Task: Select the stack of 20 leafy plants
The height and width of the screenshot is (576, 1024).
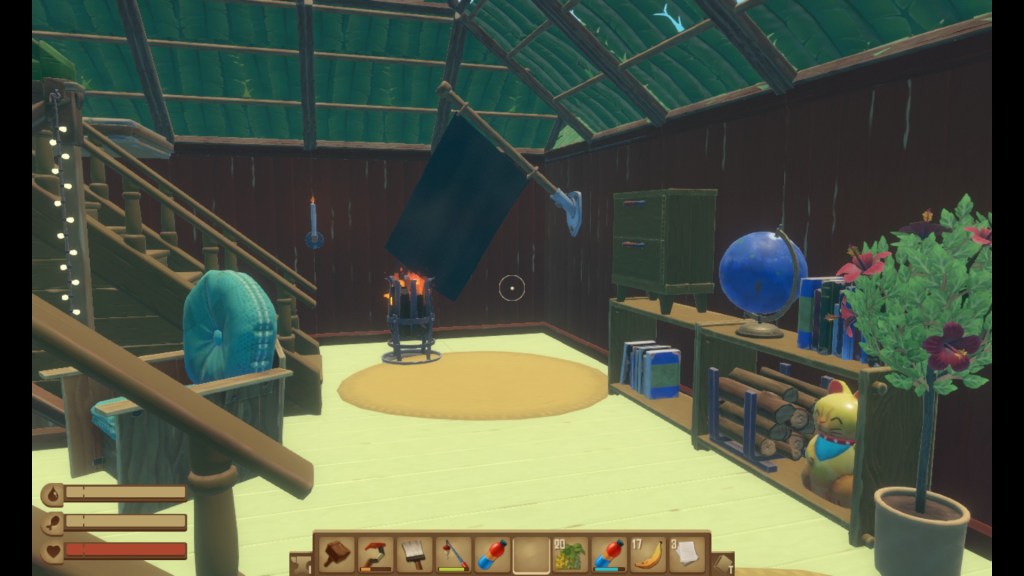Action: [x=570, y=553]
